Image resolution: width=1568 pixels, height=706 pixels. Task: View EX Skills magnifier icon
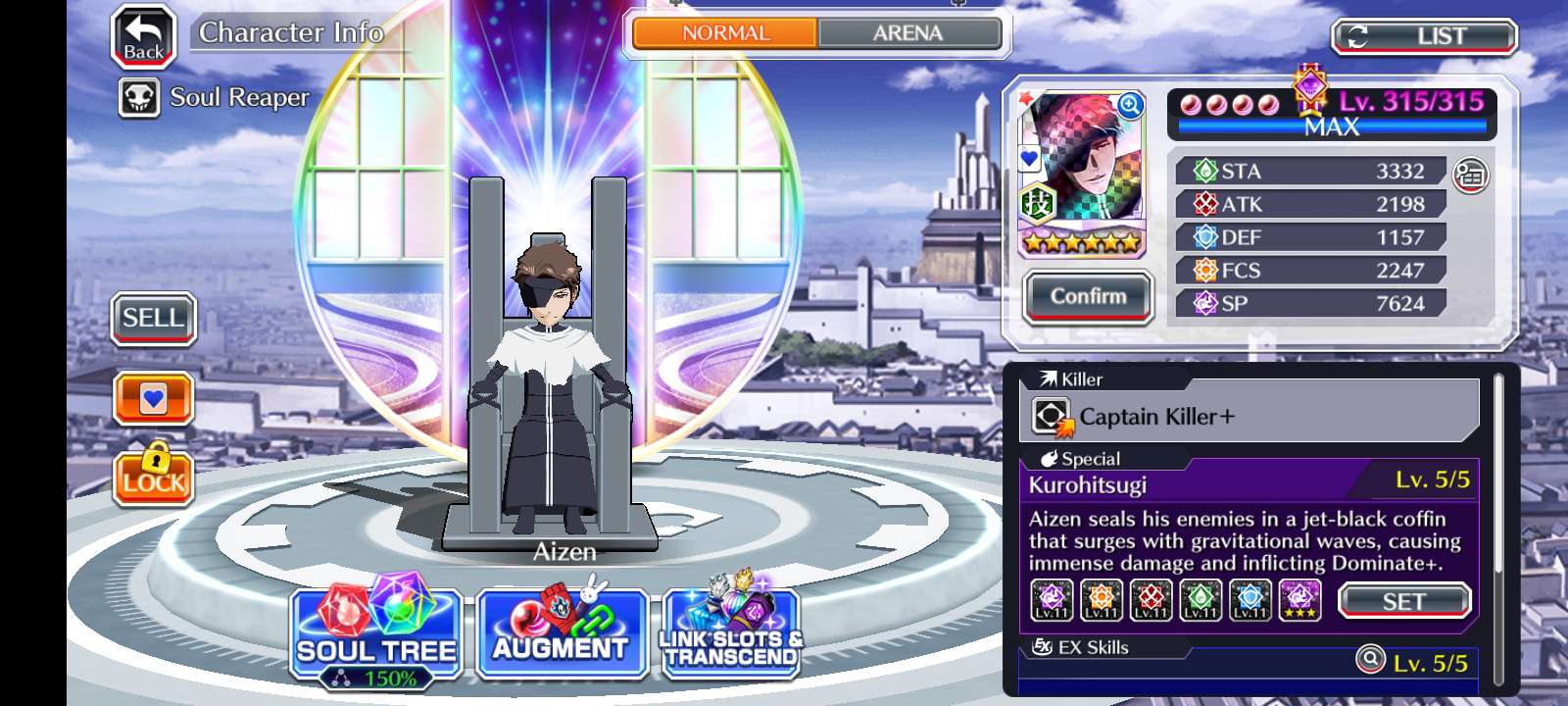(1369, 659)
